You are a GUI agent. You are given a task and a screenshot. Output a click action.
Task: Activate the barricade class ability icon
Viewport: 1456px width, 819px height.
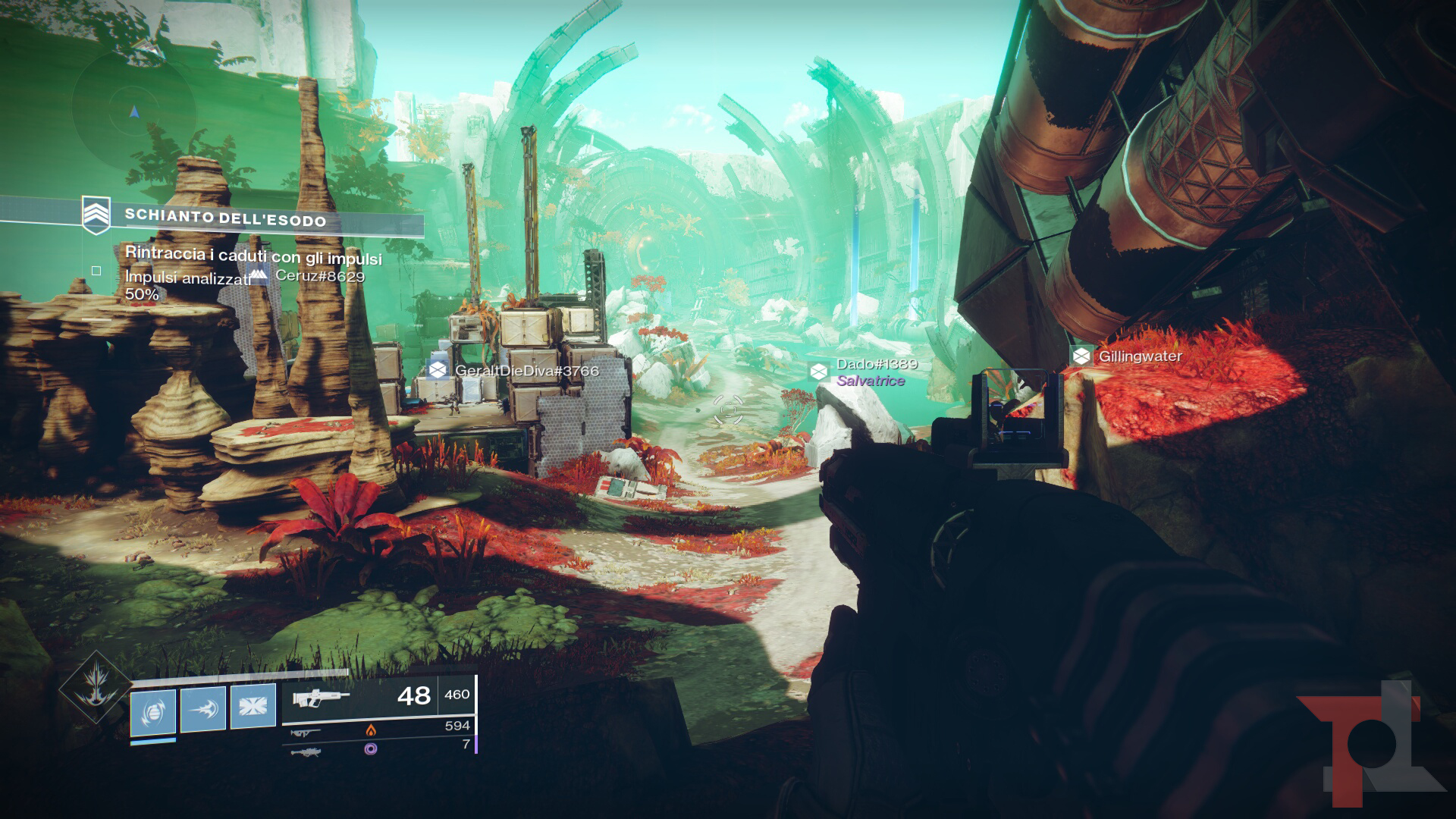tap(253, 706)
